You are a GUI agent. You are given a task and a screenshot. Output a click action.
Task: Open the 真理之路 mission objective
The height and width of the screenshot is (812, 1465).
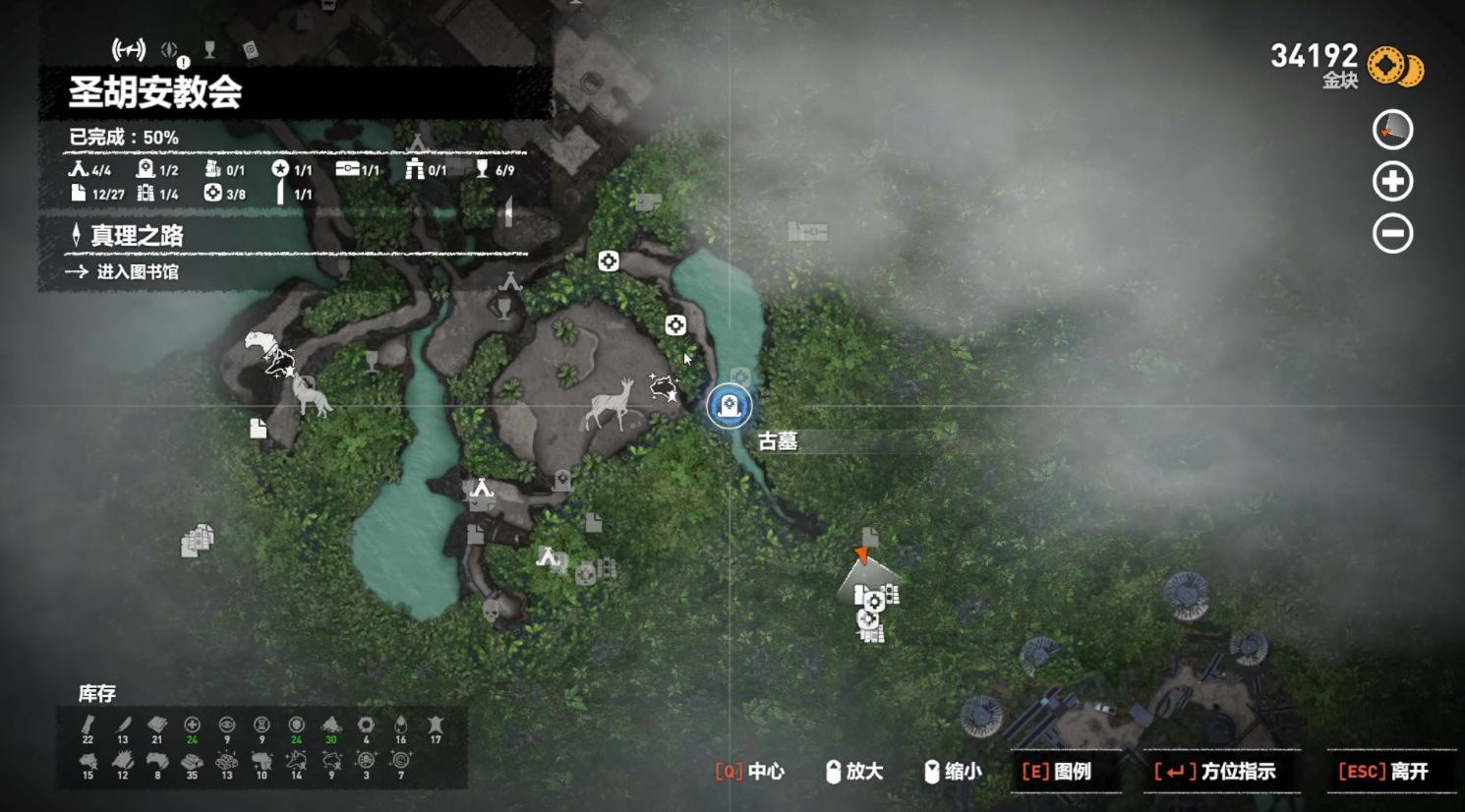pyautogui.click(x=138, y=236)
